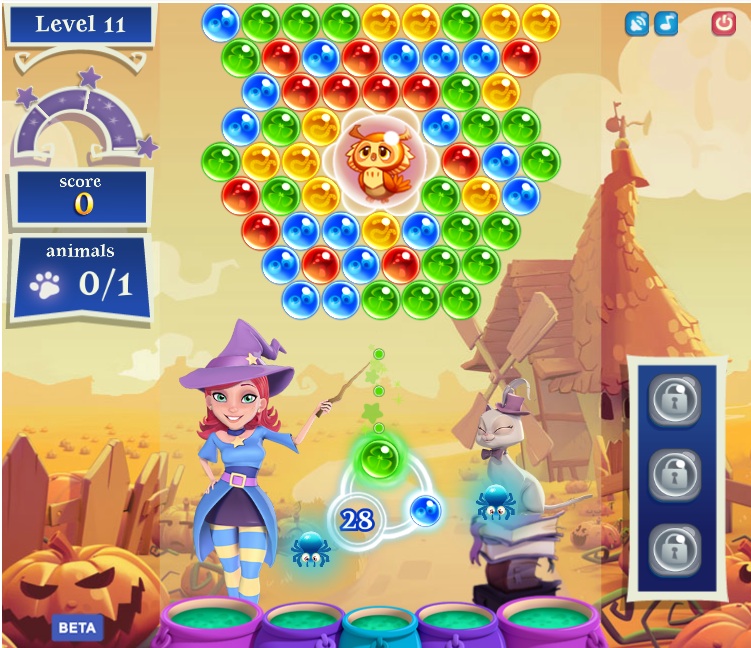Swap to the blue reserve bubble
Image resolution: width=751 pixels, height=648 pixels.
[426, 510]
